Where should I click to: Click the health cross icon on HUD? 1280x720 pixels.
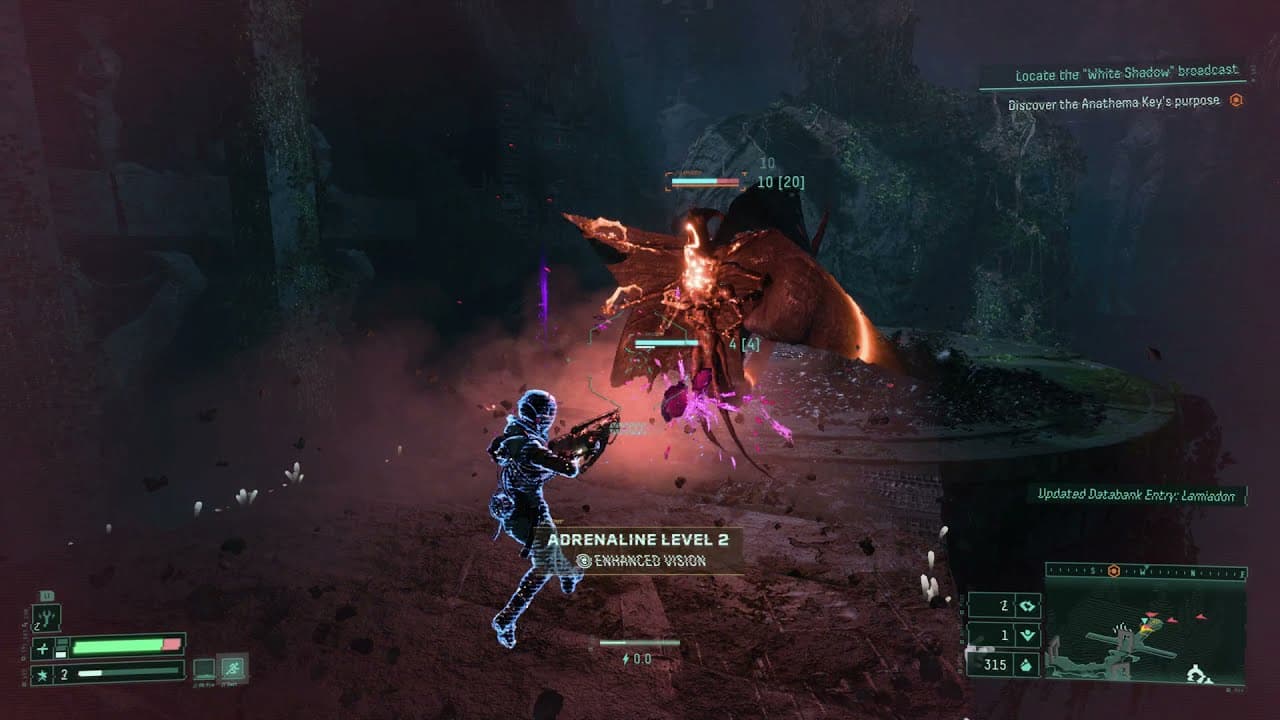point(42,646)
